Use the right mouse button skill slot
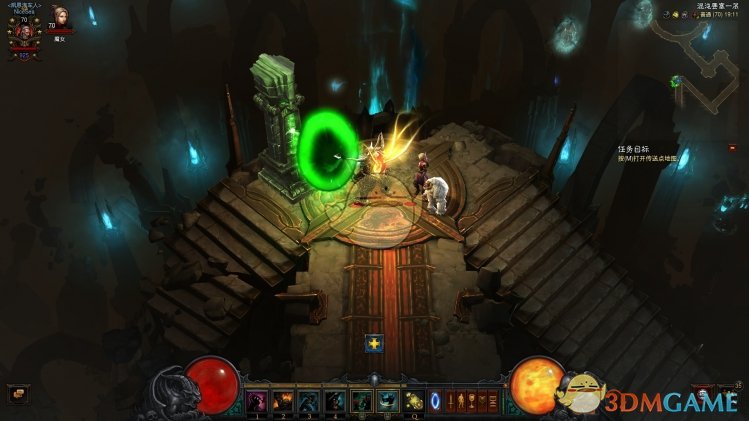This screenshot has height=421, width=749. pyautogui.click(x=387, y=401)
